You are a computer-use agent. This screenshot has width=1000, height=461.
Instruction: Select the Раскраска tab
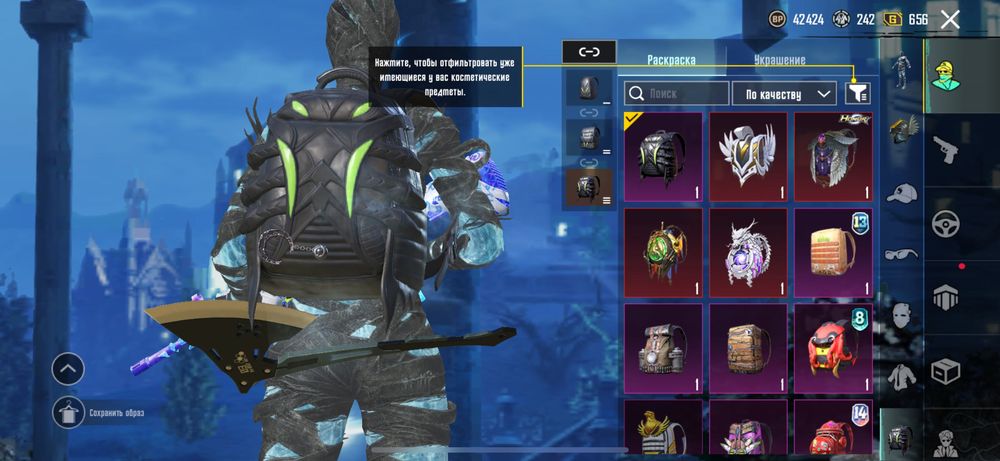tap(670, 60)
